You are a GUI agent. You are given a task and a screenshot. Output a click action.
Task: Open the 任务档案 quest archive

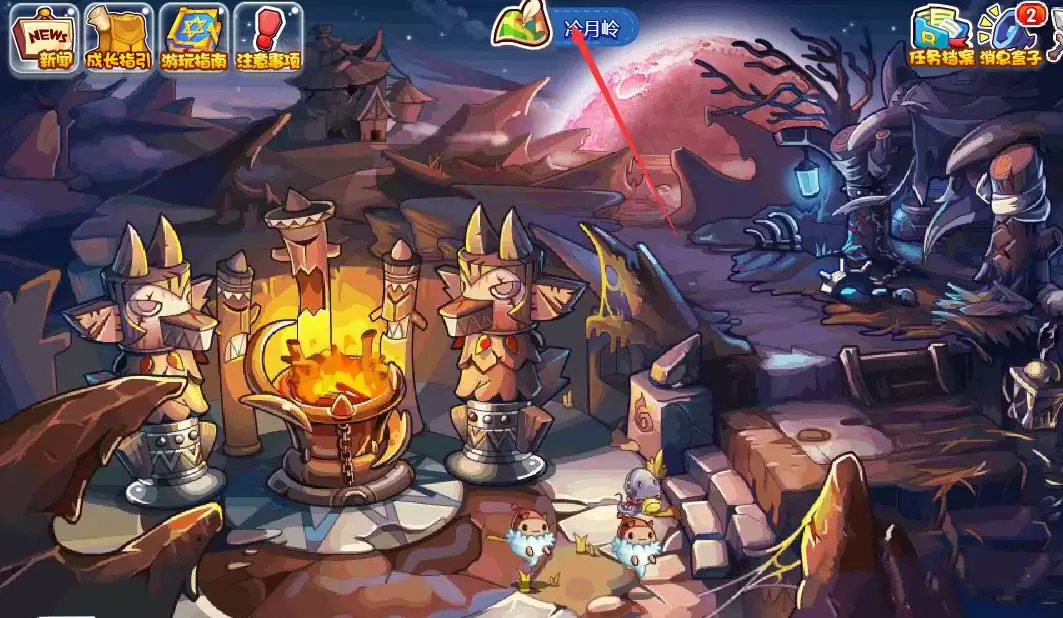coord(940,39)
